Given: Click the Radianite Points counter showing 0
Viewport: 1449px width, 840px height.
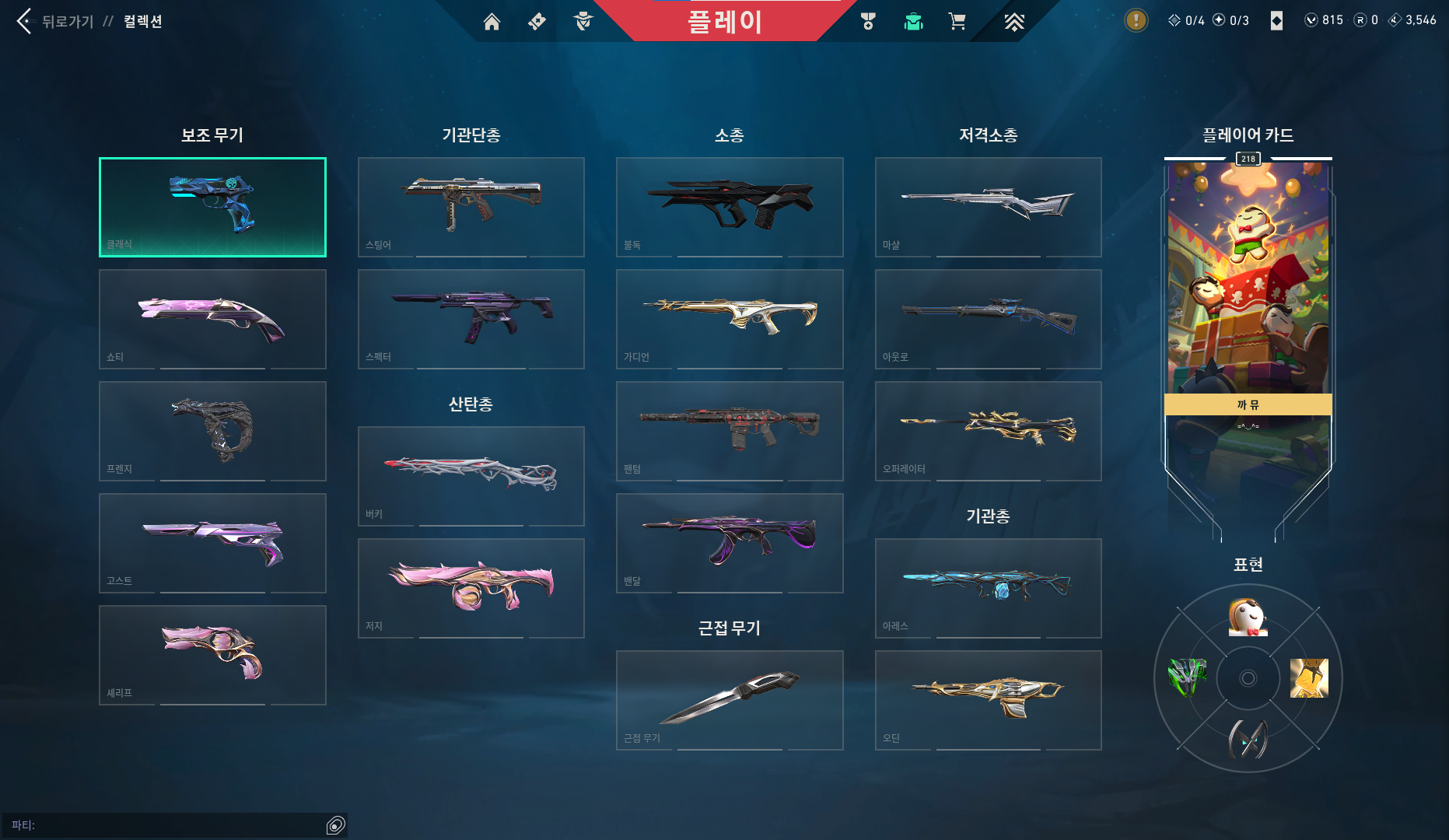Looking at the screenshot, I should 1365,19.
